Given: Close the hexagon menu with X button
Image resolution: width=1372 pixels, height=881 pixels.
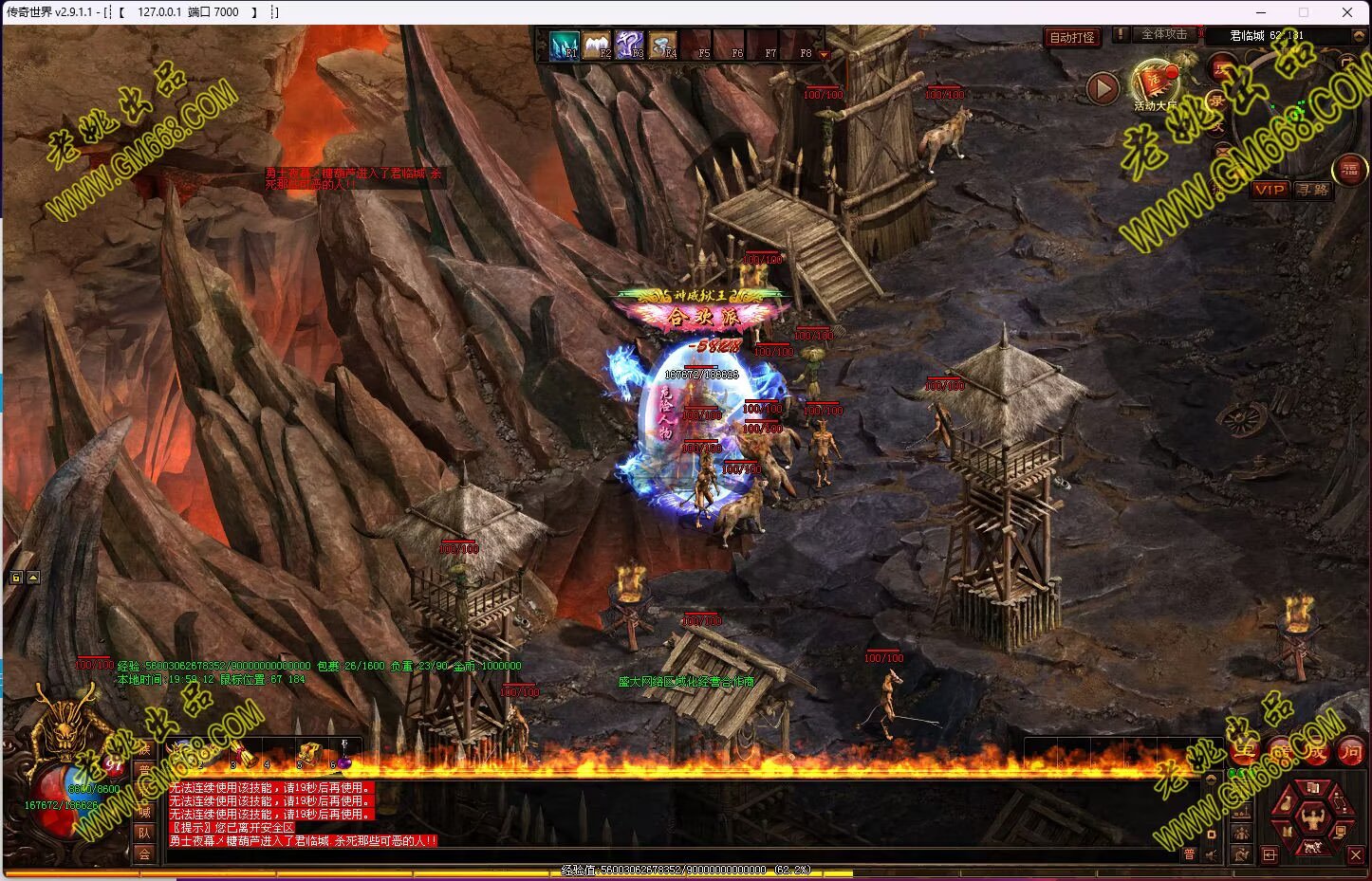Looking at the screenshot, I should click(x=1356, y=855).
